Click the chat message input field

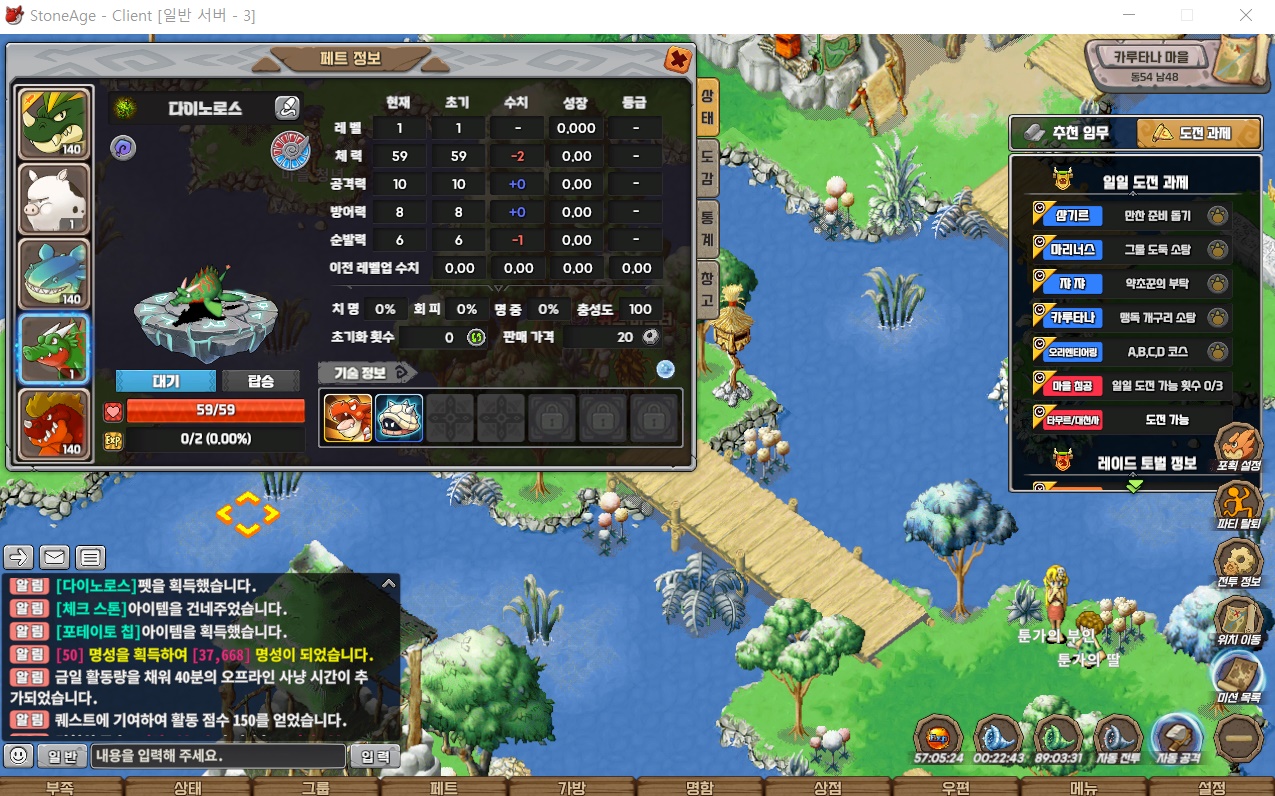(x=218, y=756)
